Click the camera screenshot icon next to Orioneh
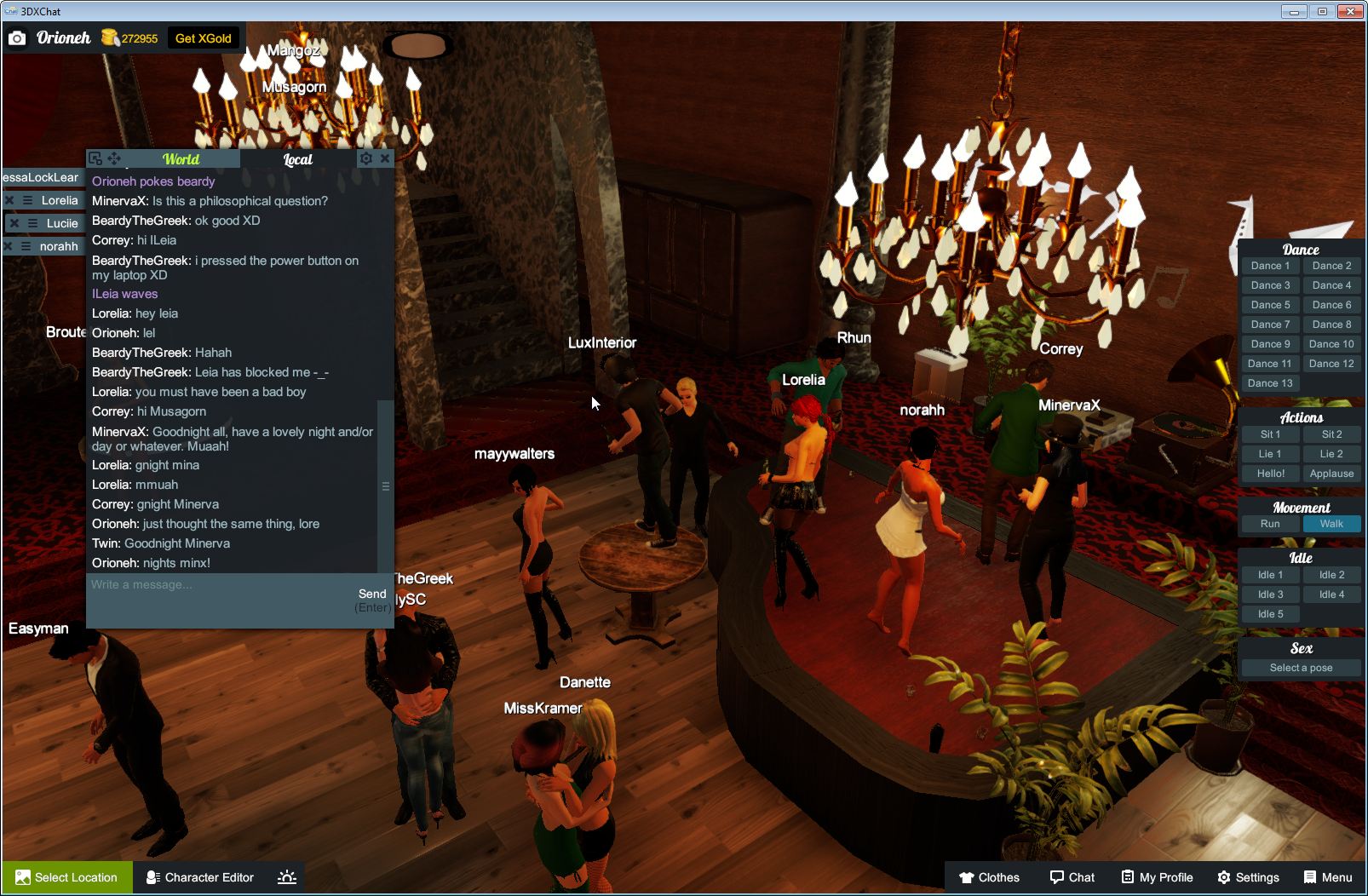The height and width of the screenshot is (896, 1368). pos(17,37)
